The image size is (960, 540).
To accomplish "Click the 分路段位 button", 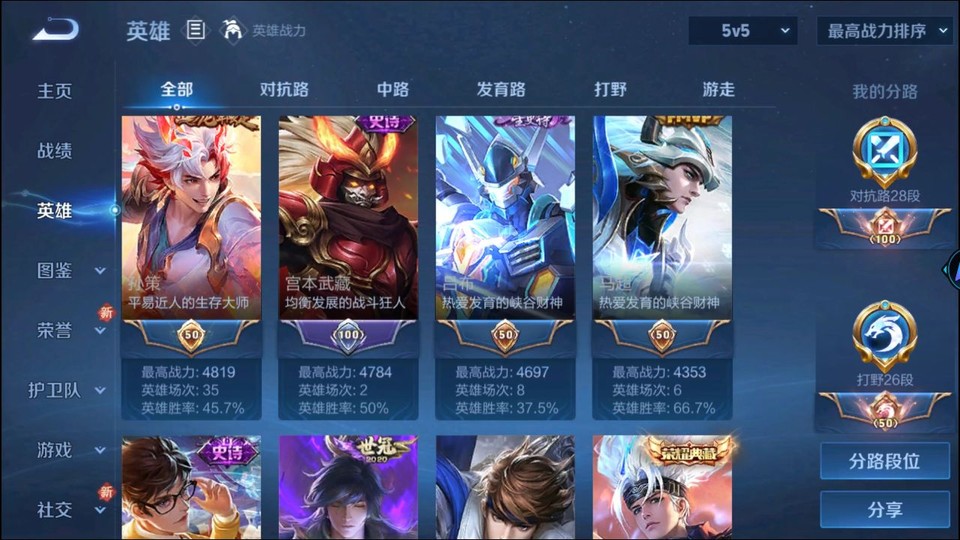I will 885,462.
